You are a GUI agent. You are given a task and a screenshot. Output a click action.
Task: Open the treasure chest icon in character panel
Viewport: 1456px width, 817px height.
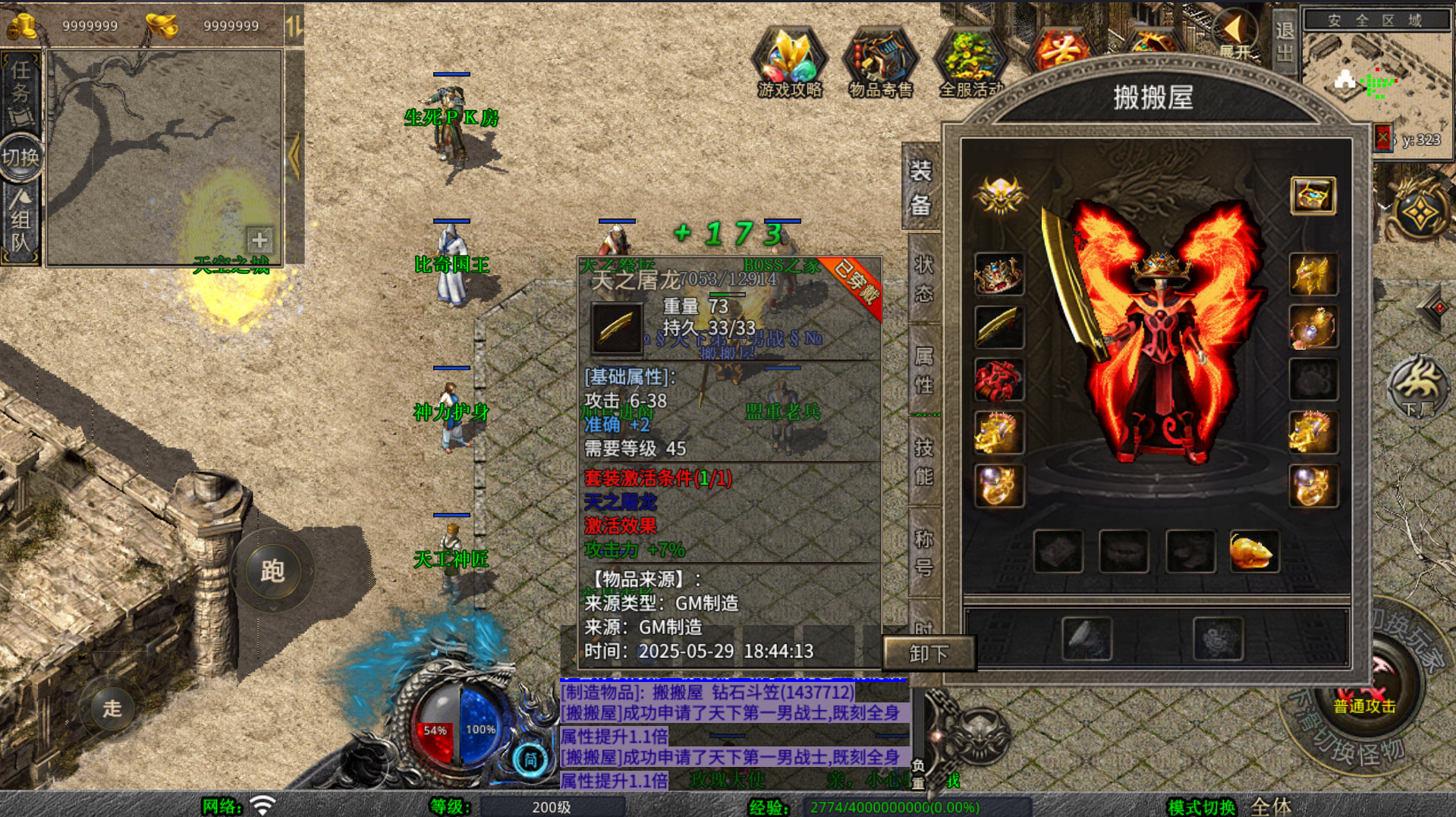(x=1313, y=196)
